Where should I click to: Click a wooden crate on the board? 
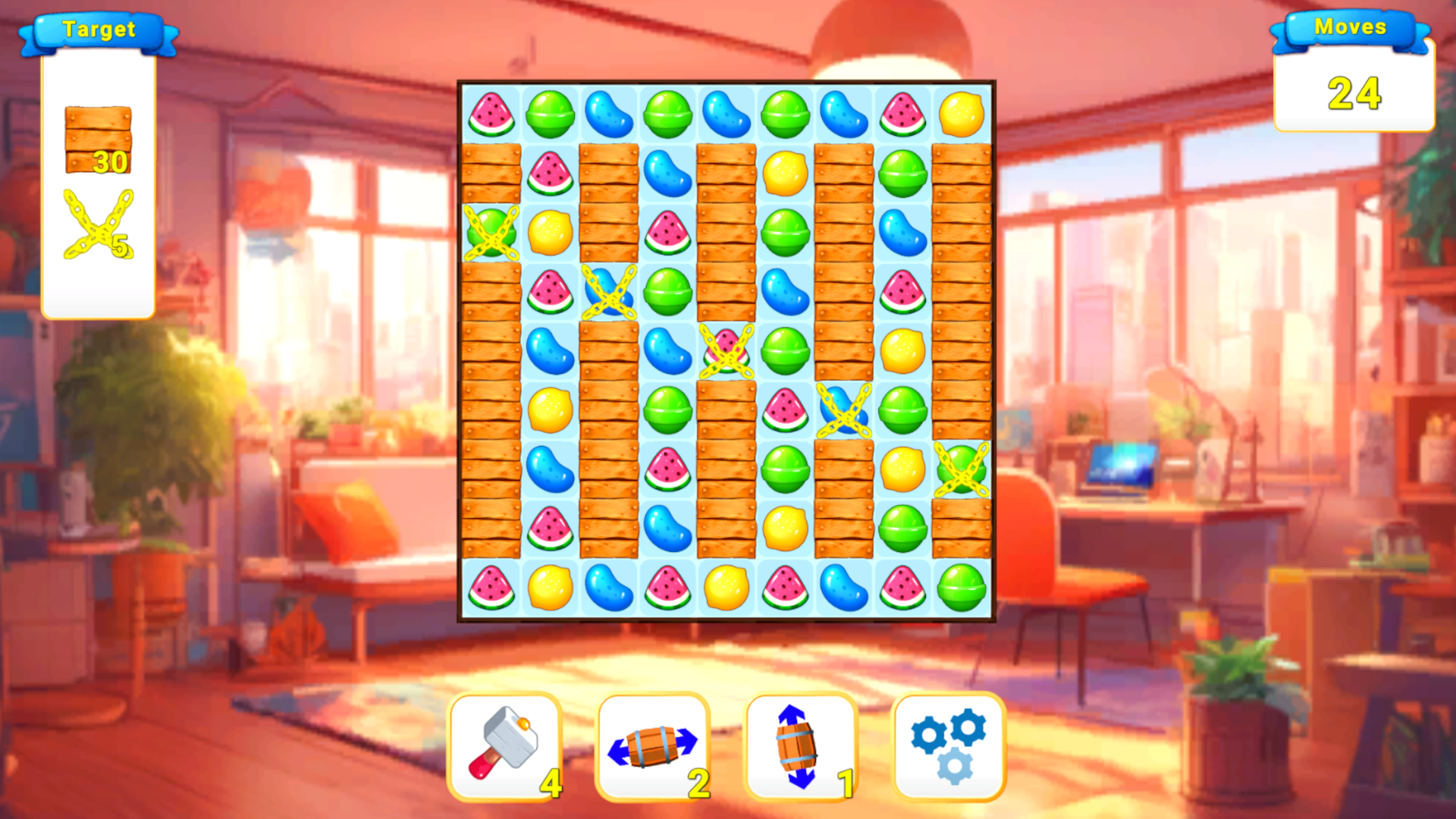[x=491, y=171]
